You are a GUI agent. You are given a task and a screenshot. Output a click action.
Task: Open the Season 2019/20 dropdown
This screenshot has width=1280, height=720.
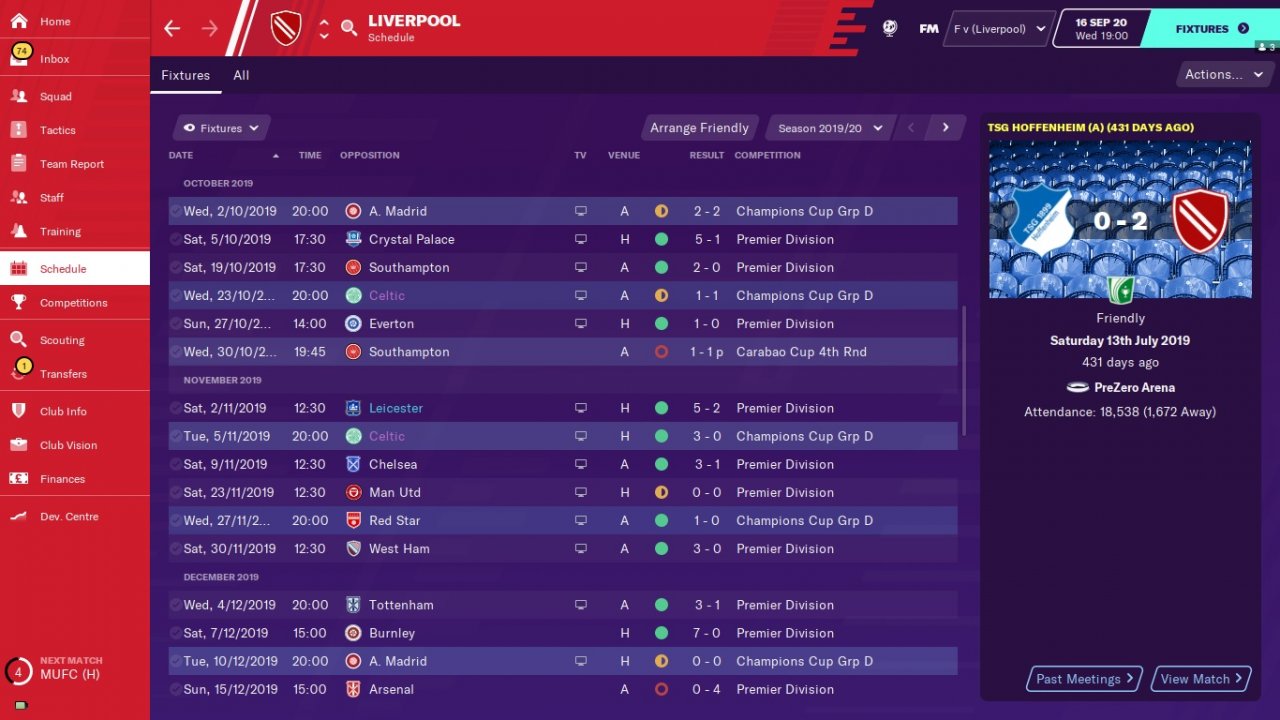(x=830, y=128)
